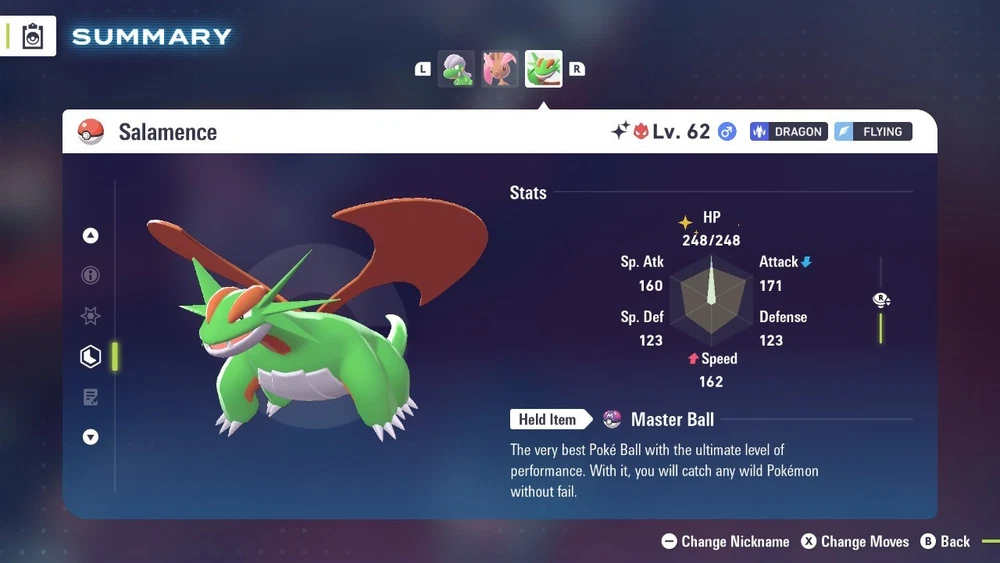Select the hexagon stats page tab

point(91,356)
